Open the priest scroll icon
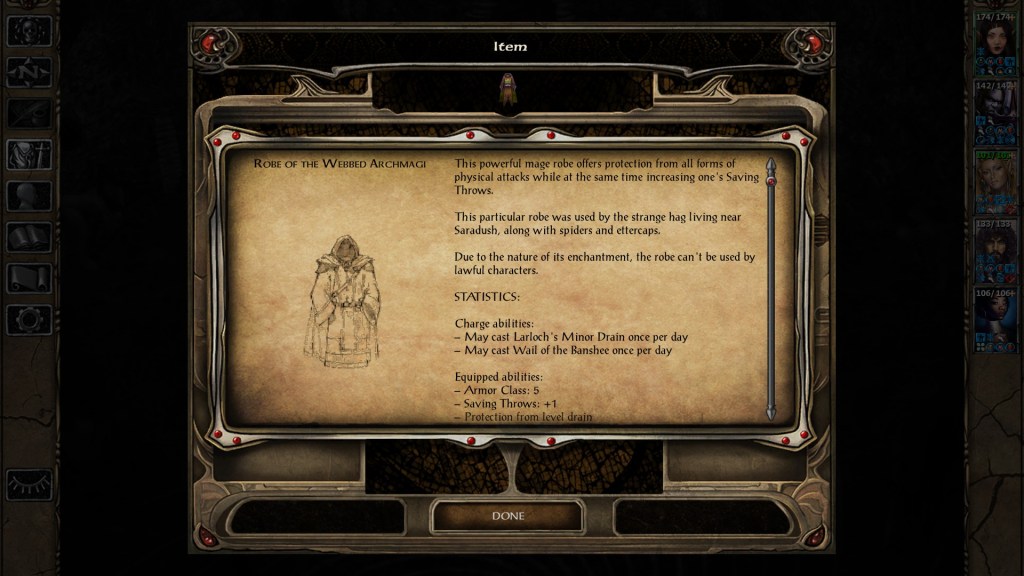 (x=29, y=278)
